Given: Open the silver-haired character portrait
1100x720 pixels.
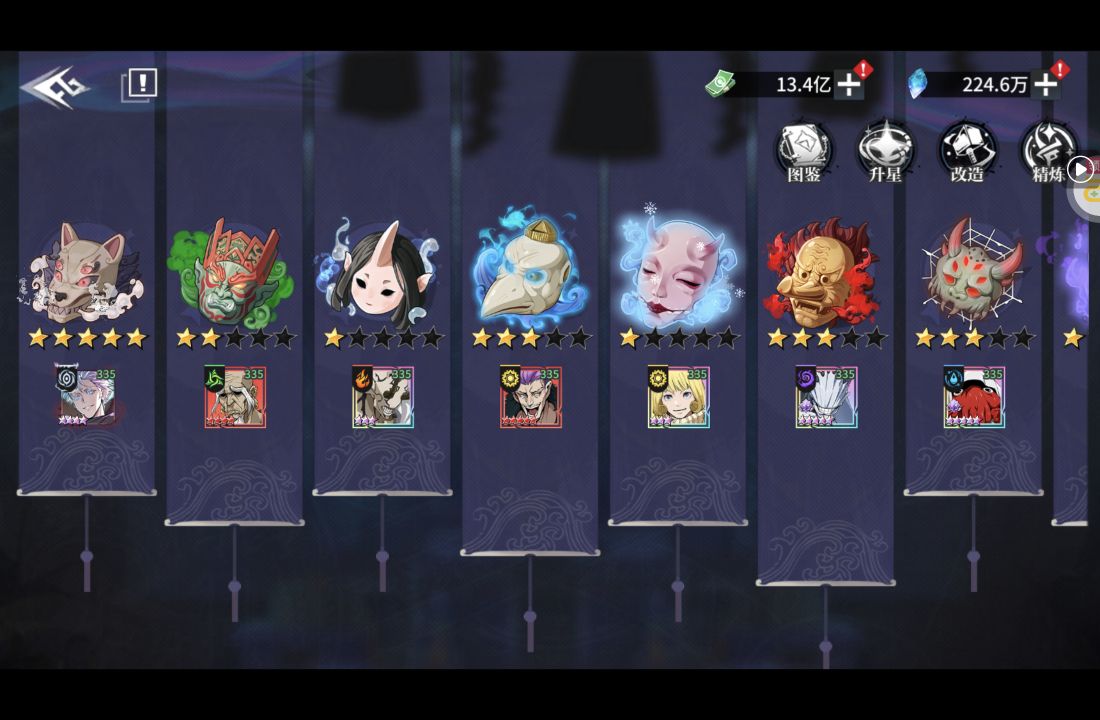Looking at the screenshot, I should click(86, 397).
